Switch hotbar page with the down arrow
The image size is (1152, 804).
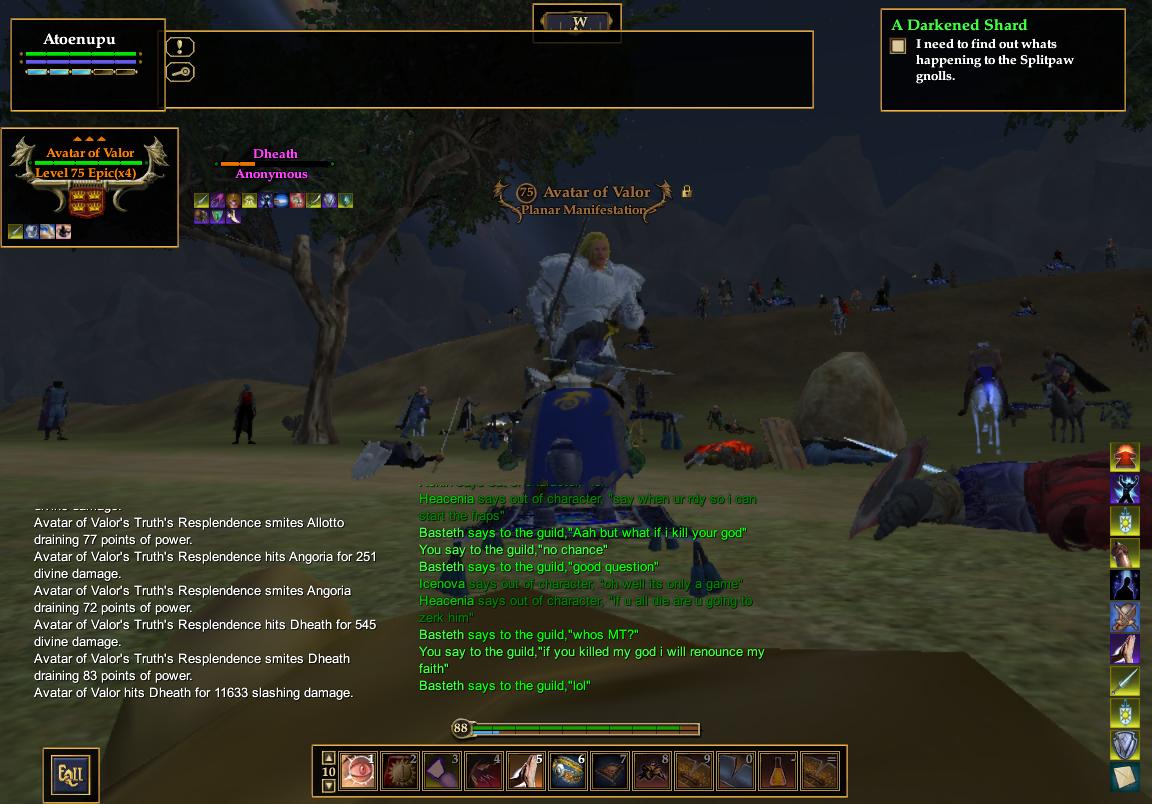pos(328,786)
